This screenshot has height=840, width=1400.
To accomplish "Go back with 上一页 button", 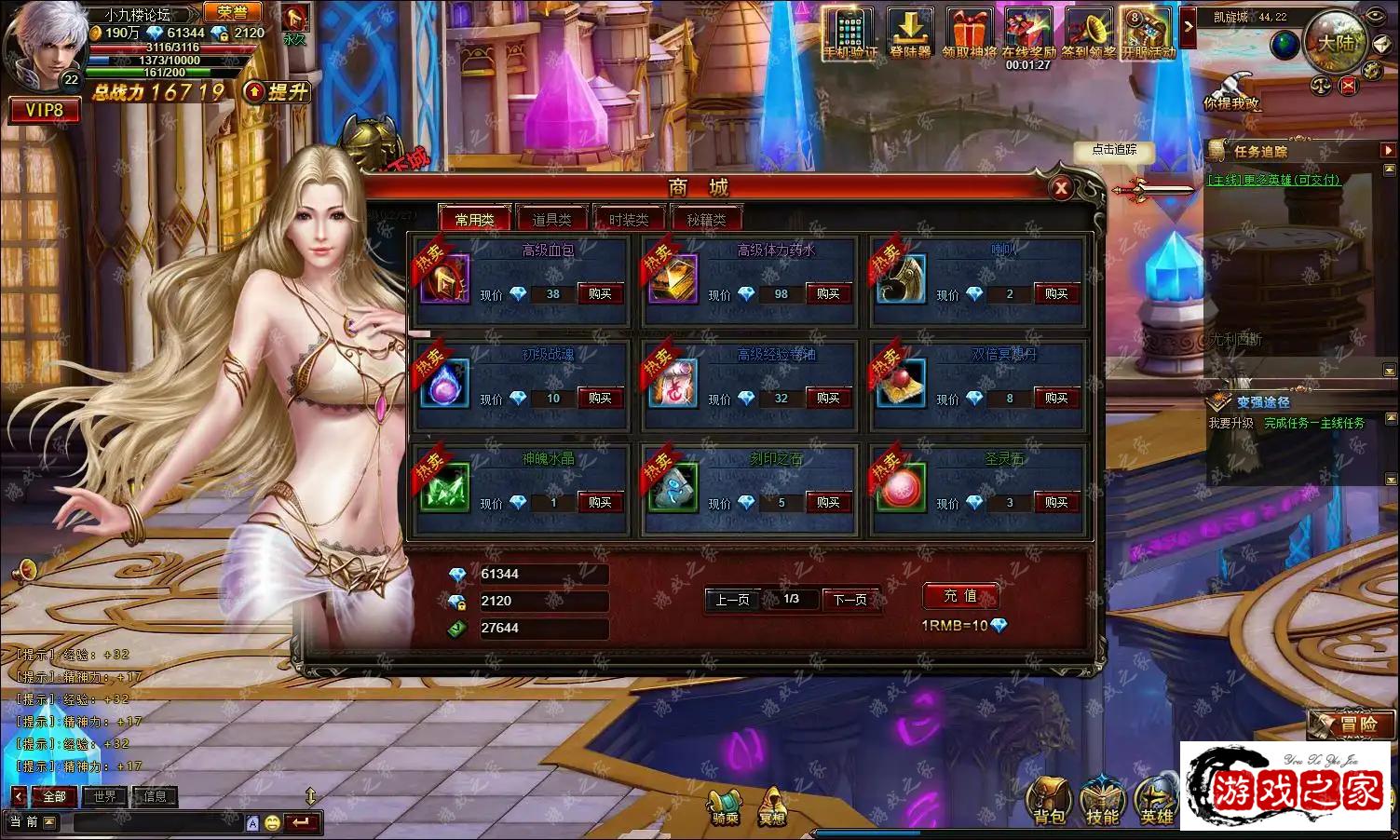I will [x=732, y=600].
